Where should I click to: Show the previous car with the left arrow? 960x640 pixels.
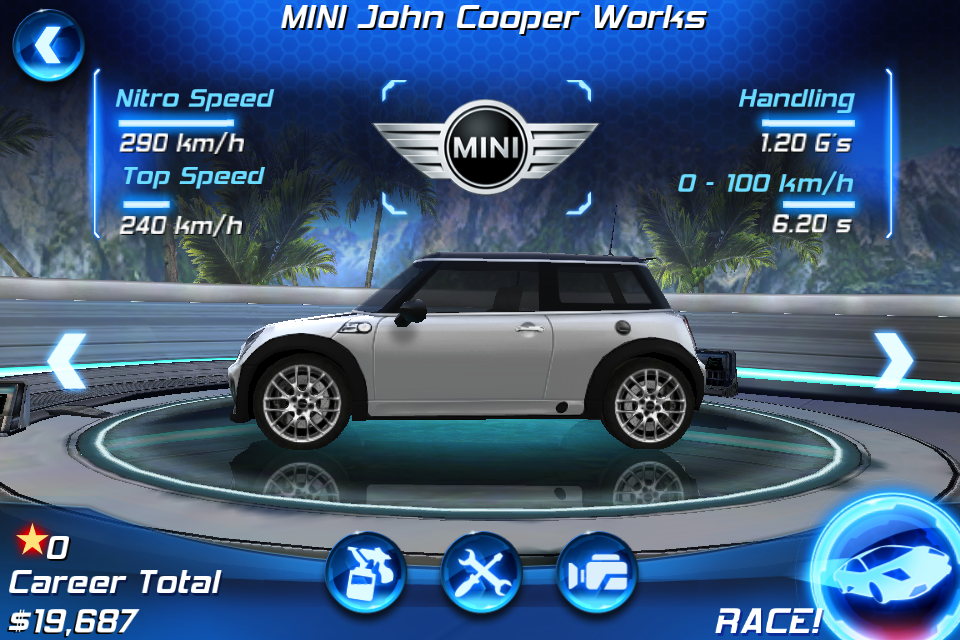(x=66, y=361)
